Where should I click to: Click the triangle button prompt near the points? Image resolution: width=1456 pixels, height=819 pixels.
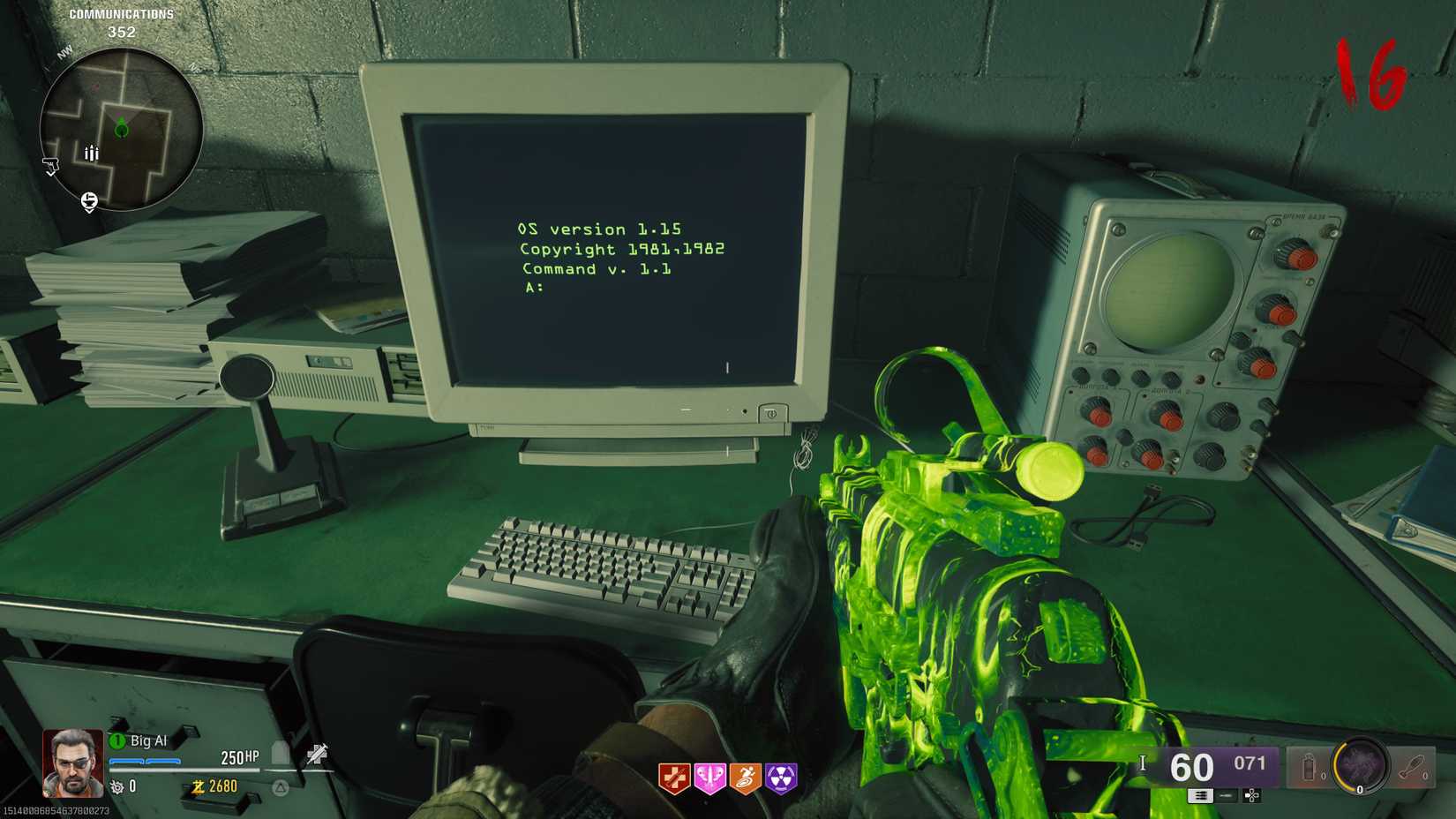[x=280, y=787]
